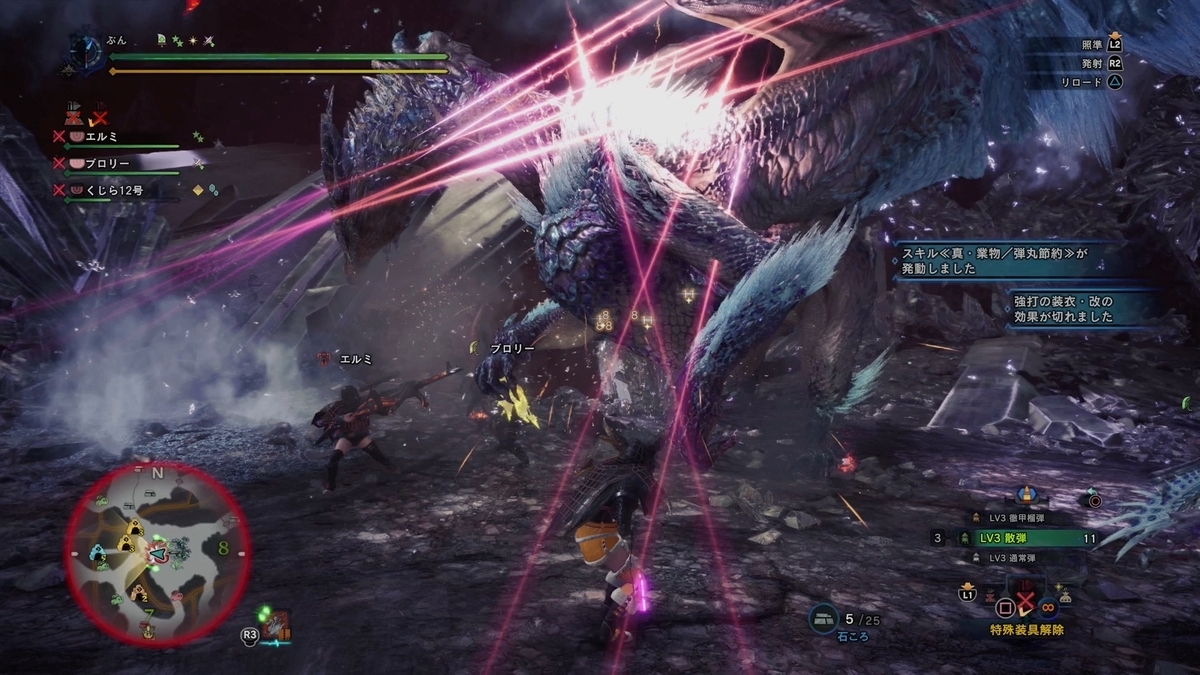This screenshot has height=675, width=1200.
Task: Switch to LV3 通常弾 ammo
Action: [x=1021, y=558]
